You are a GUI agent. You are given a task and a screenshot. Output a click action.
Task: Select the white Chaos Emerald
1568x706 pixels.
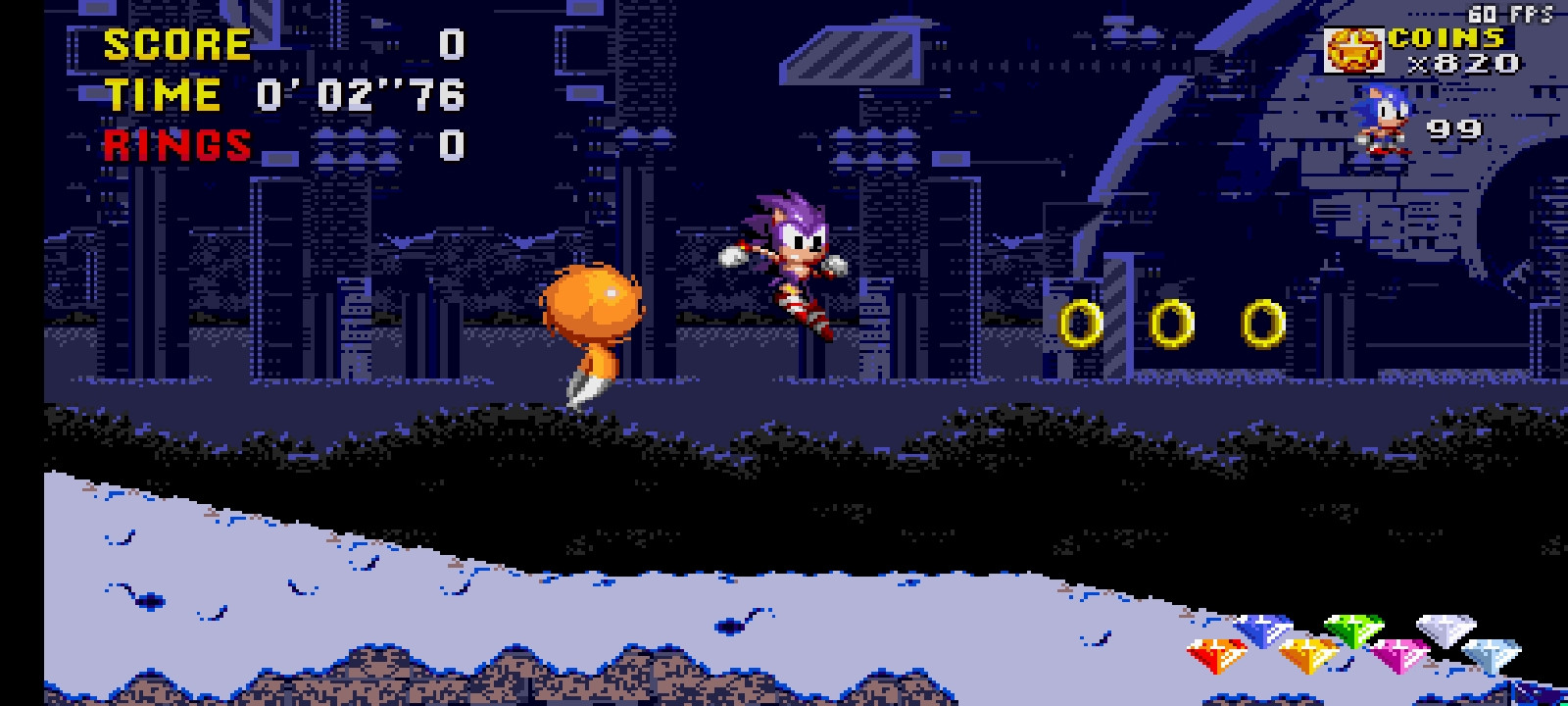click(1445, 632)
